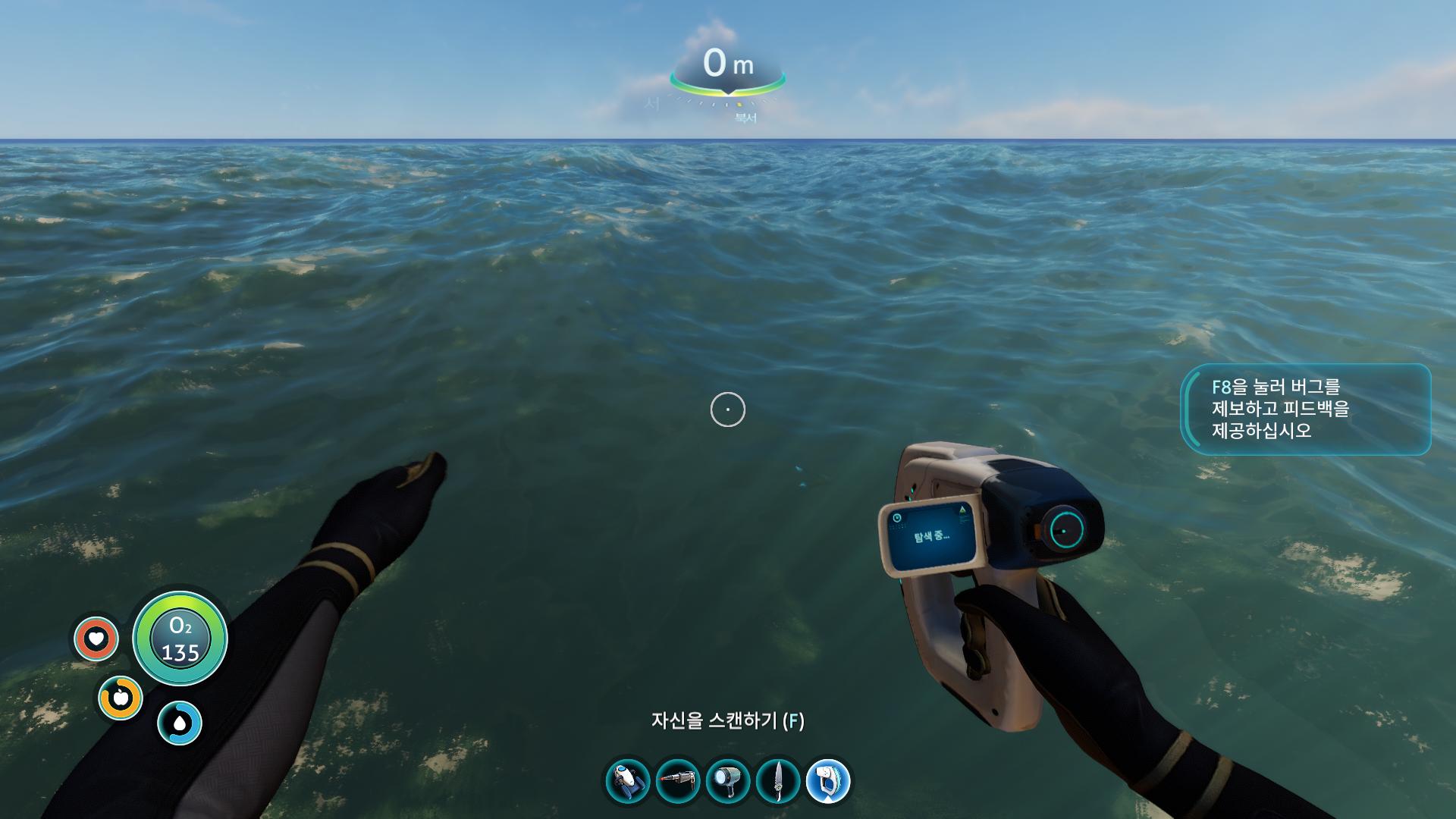Equip the repair tool from the hotbar

coord(678,781)
